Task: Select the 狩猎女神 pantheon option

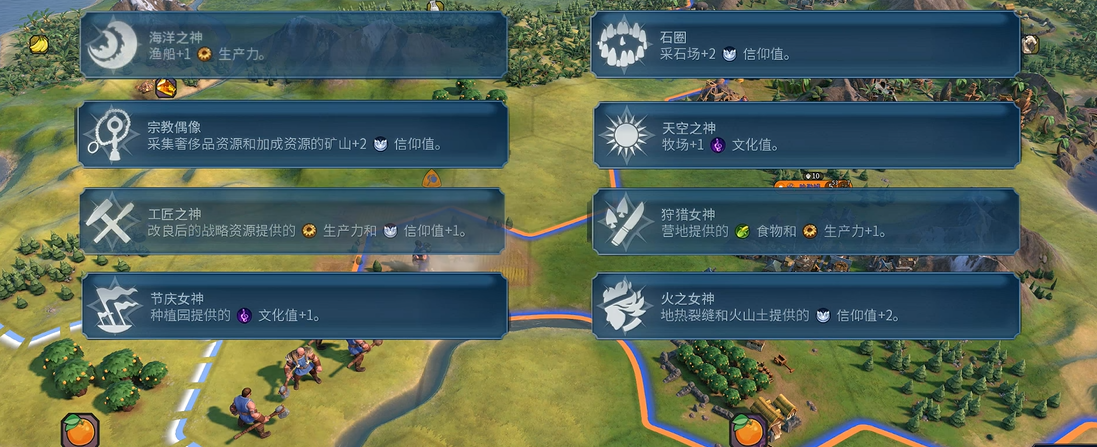Action: pyautogui.click(x=806, y=221)
